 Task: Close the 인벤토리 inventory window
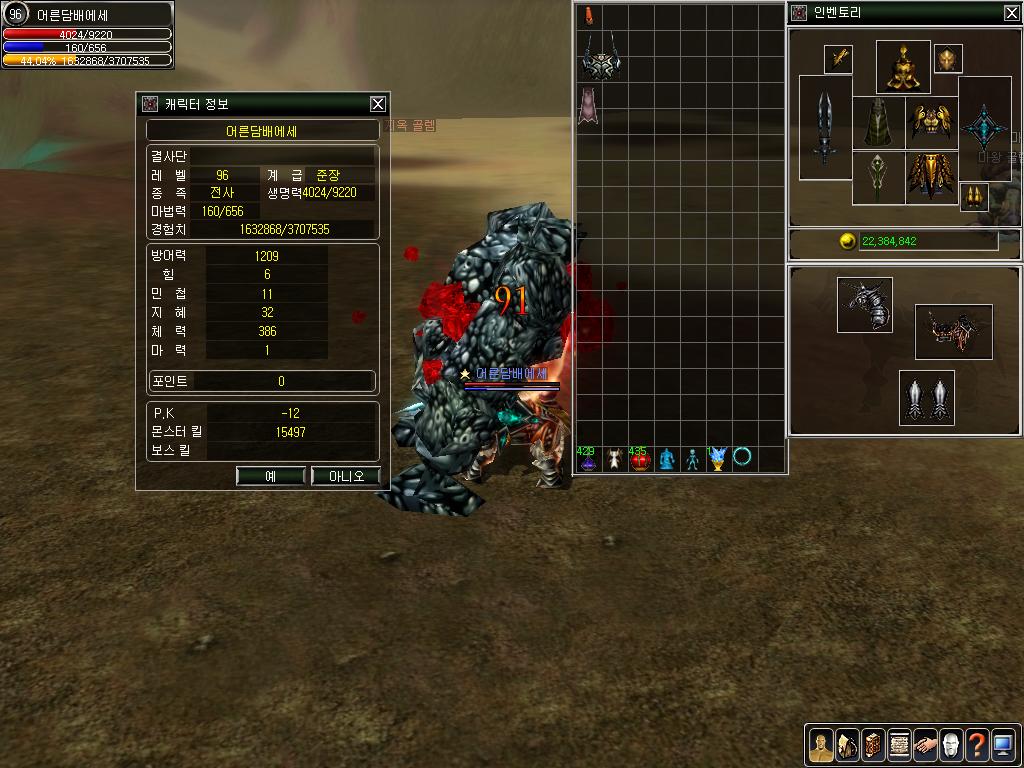[1011, 13]
